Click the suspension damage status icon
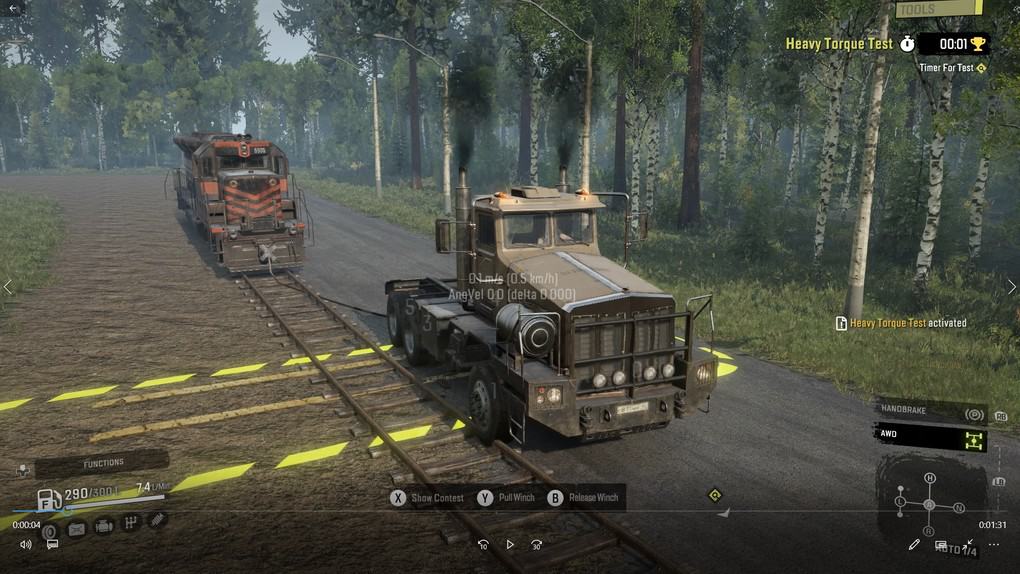1020x574 pixels. click(157, 520)
